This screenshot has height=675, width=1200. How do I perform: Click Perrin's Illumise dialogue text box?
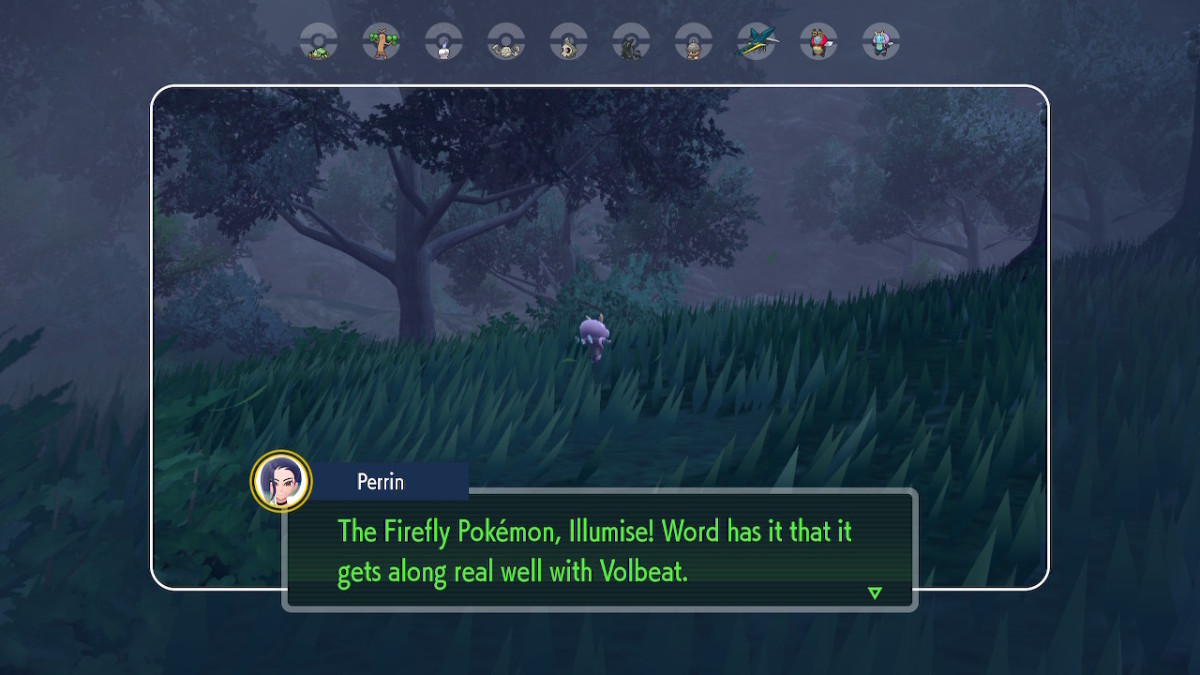point(600,550)
